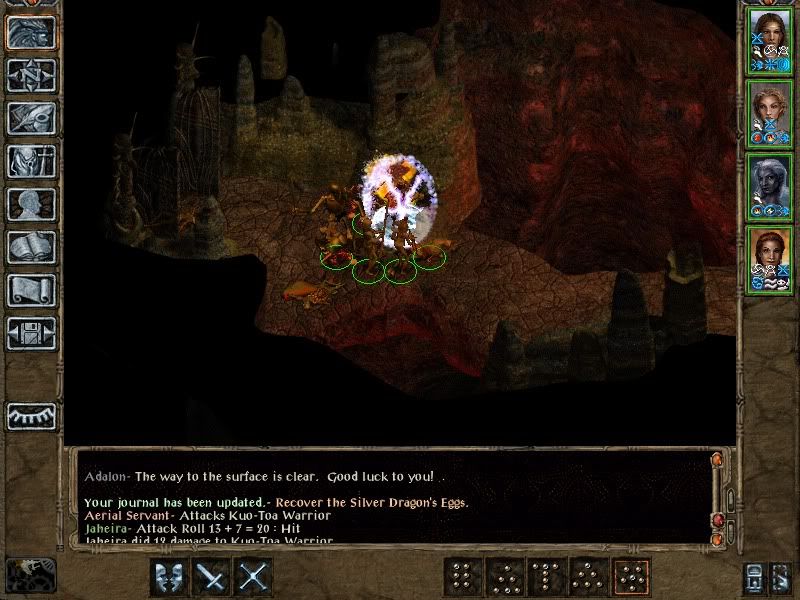Show the character record sheet
Image resolution: width=800 pixels, height=600 pixels.
coord(31,203)
